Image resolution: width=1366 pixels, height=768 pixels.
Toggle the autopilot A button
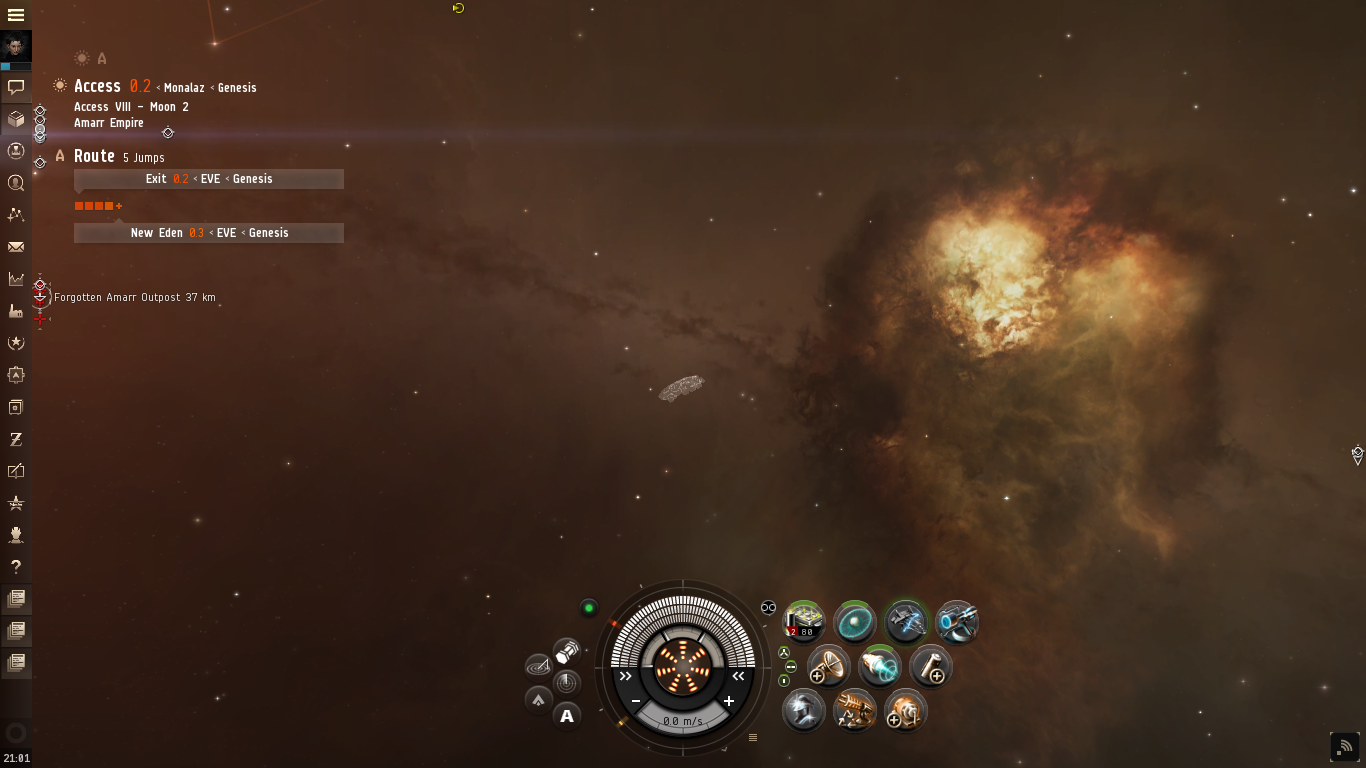(x=567, y=715)
